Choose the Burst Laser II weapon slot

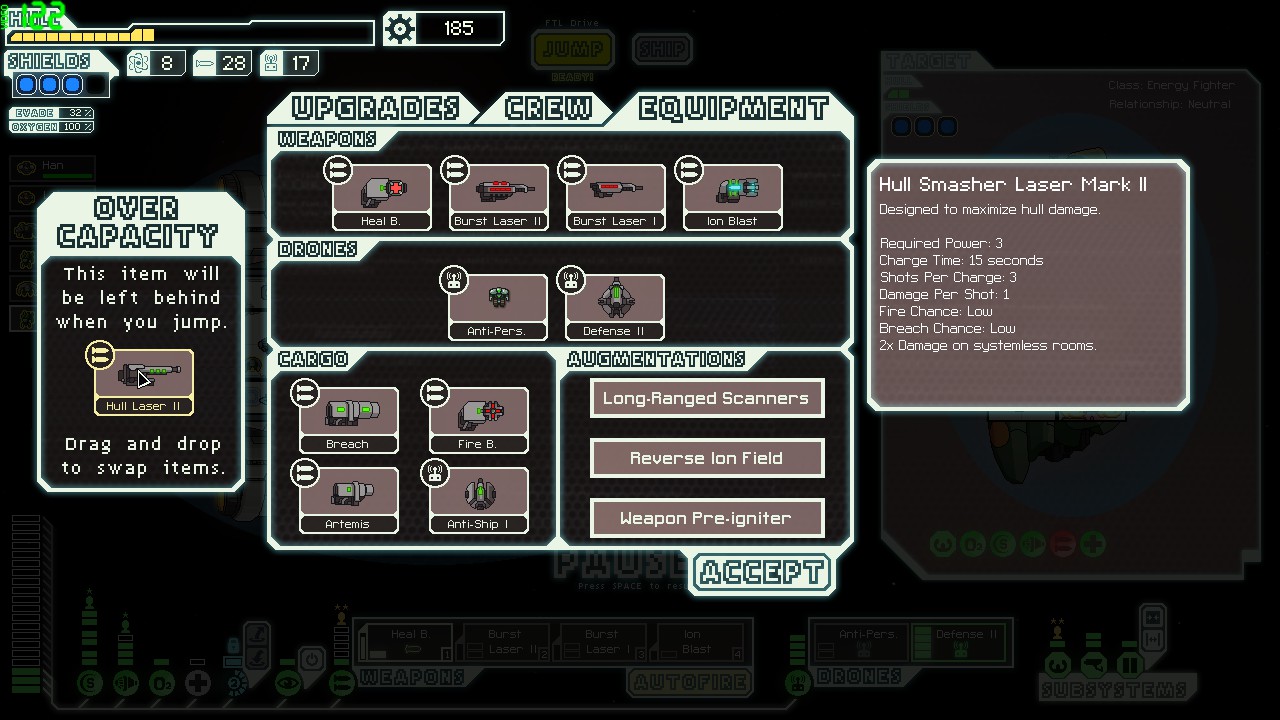[x=498, y=197]
